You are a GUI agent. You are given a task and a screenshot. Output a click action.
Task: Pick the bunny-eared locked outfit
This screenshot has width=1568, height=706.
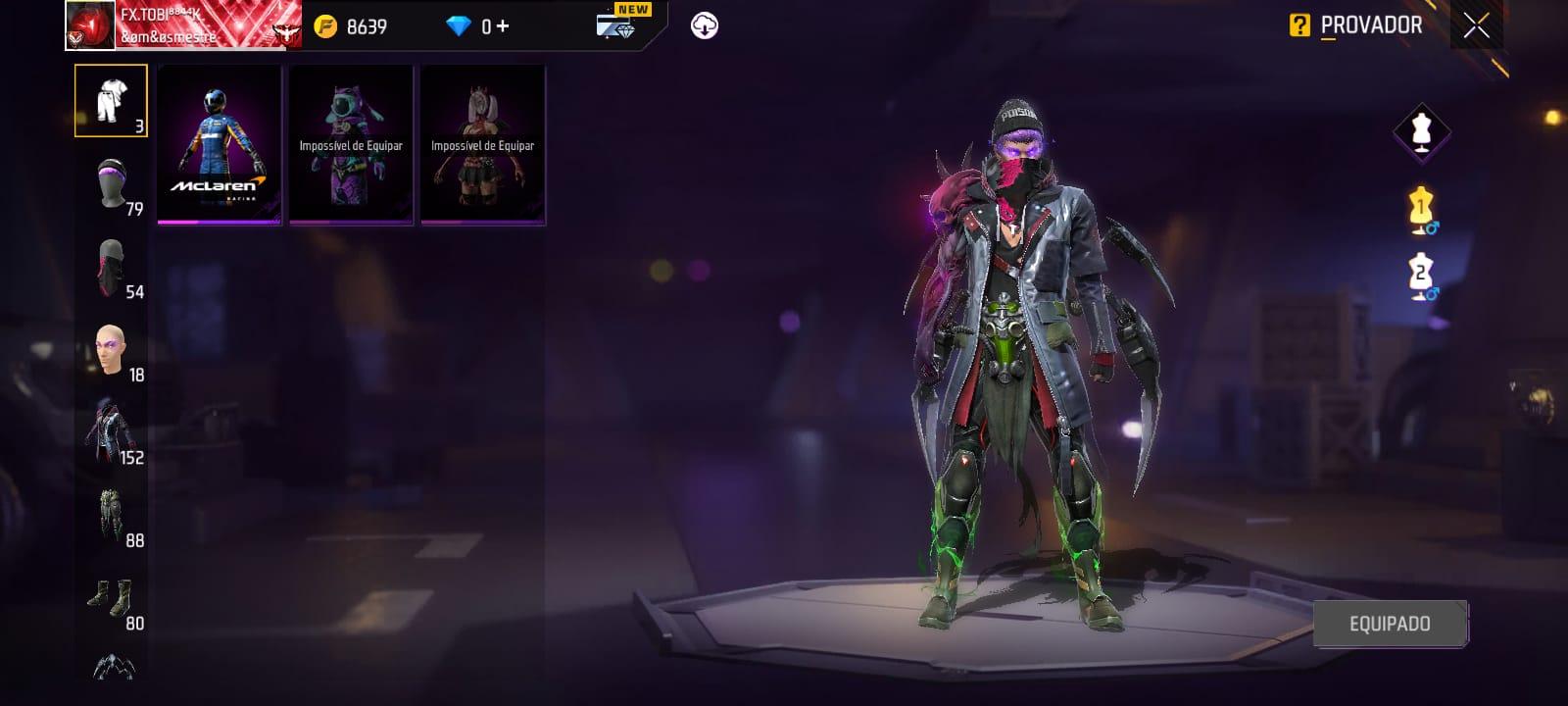click(x=483, y=145)
